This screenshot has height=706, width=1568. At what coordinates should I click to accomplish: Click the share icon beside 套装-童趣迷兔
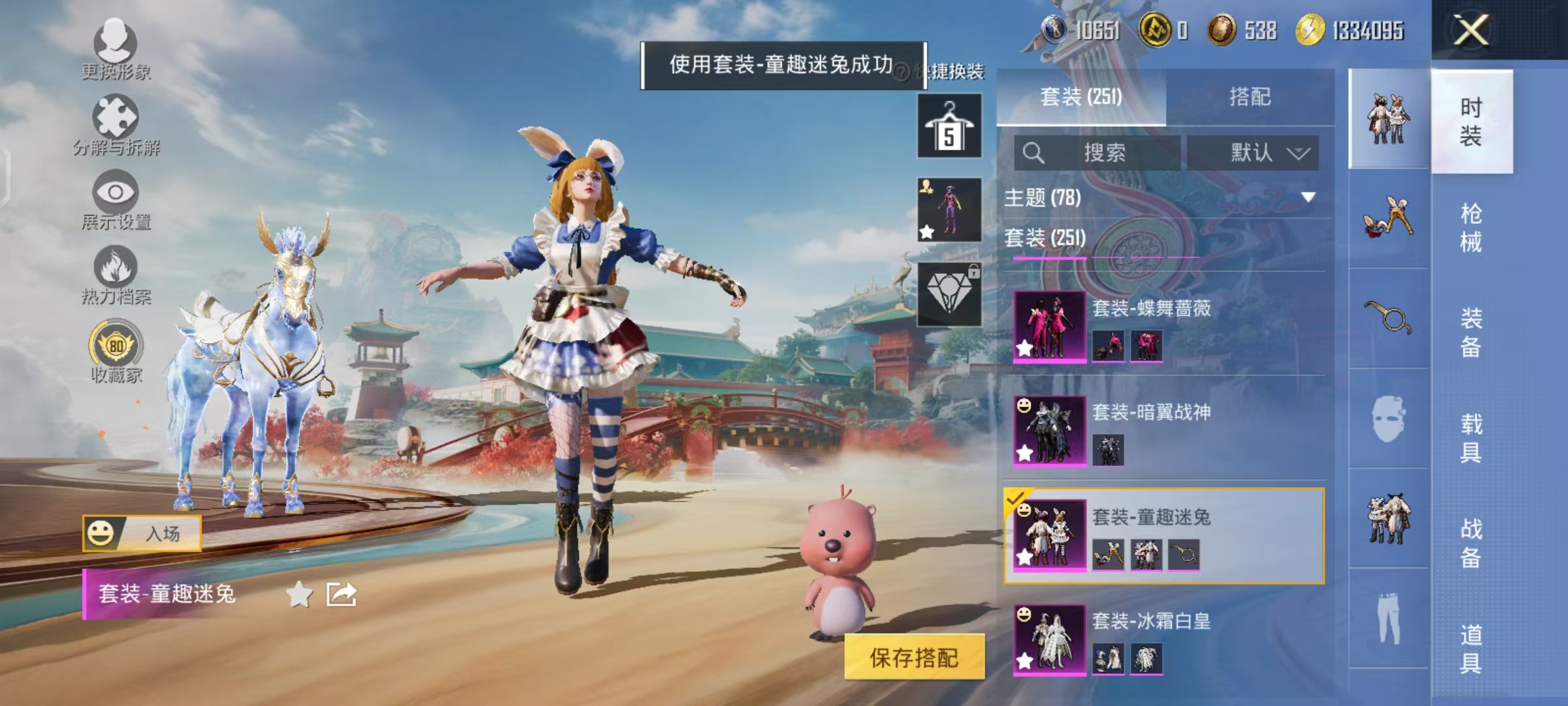(x=342, y=593)
